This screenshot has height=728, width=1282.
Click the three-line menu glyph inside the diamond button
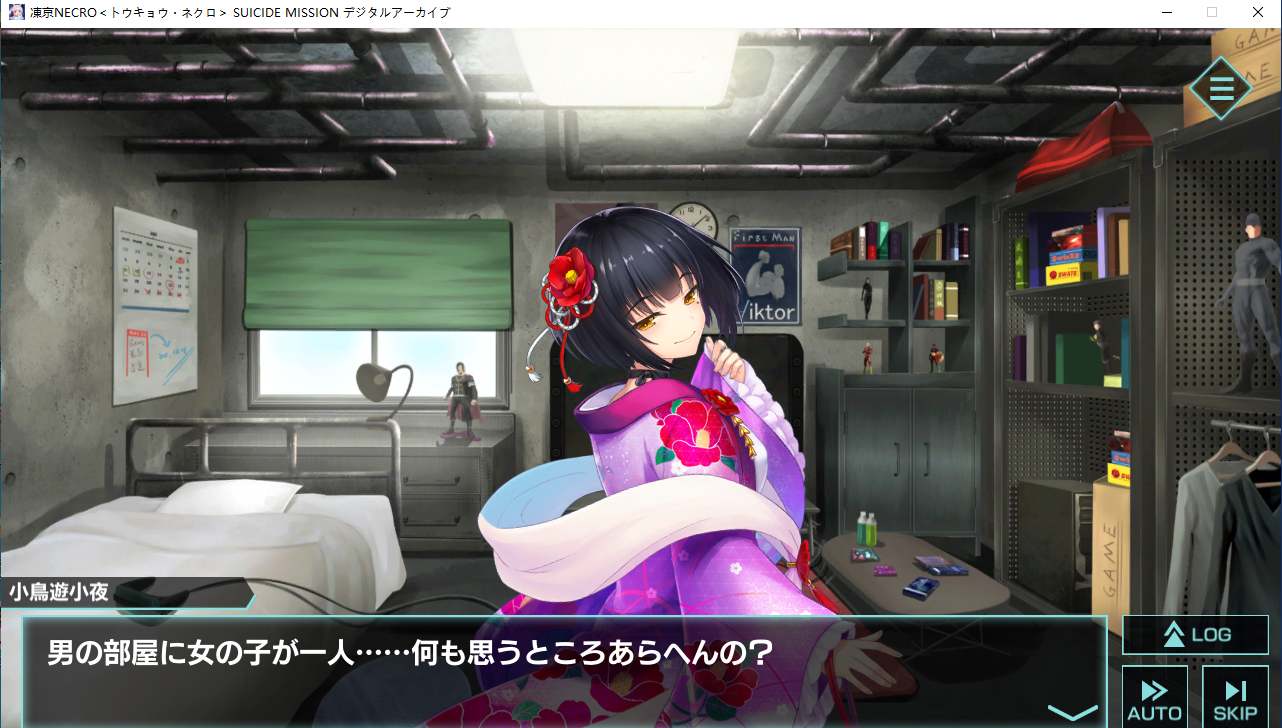(x=1220, y=89)
